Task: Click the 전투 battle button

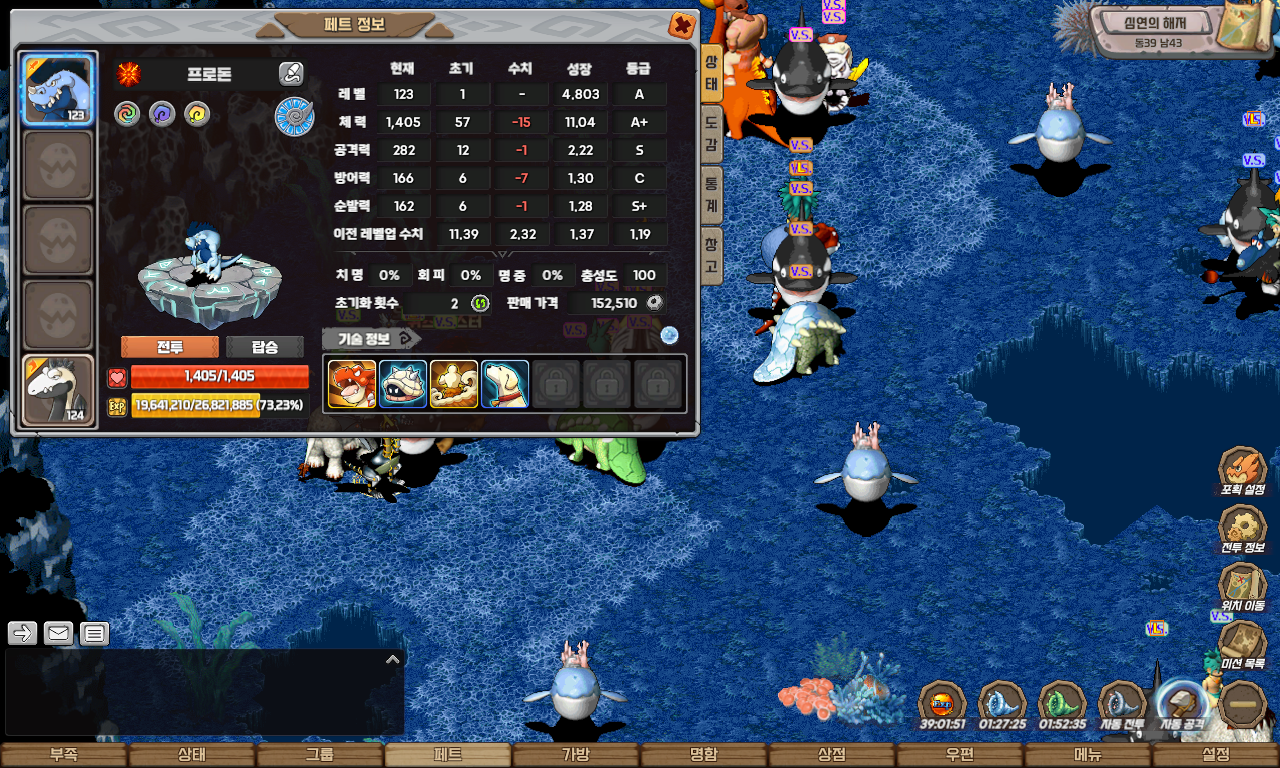Action: coord(170,347)
